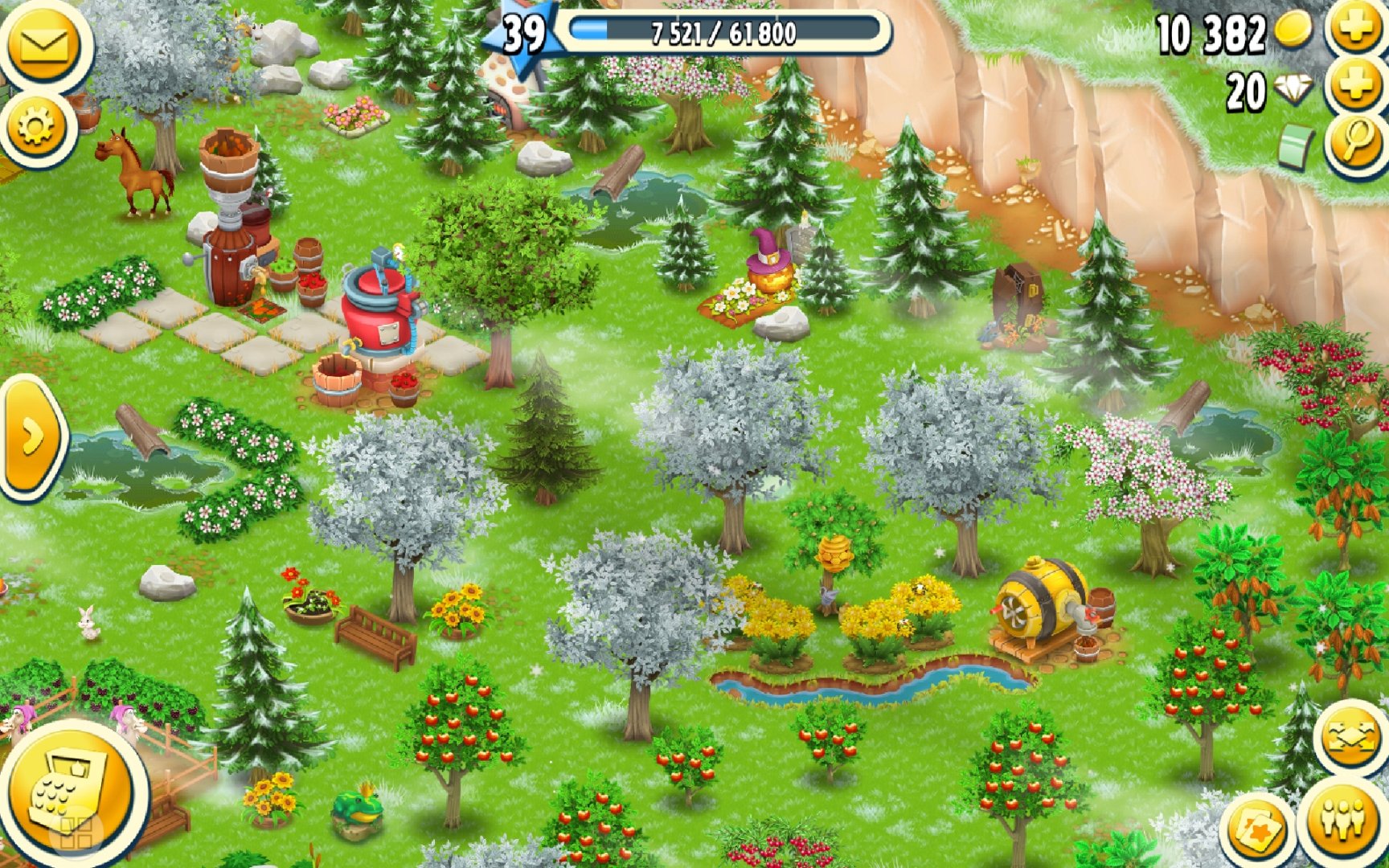Tap the magnifying glass button
The image size is (1389, 868).
1356,143
